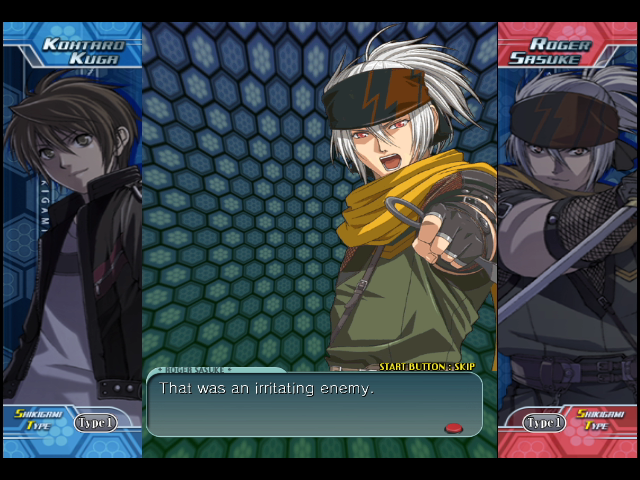
Task: Choose the Roger Sasuke character panel
Action: (x=567, y=230)
